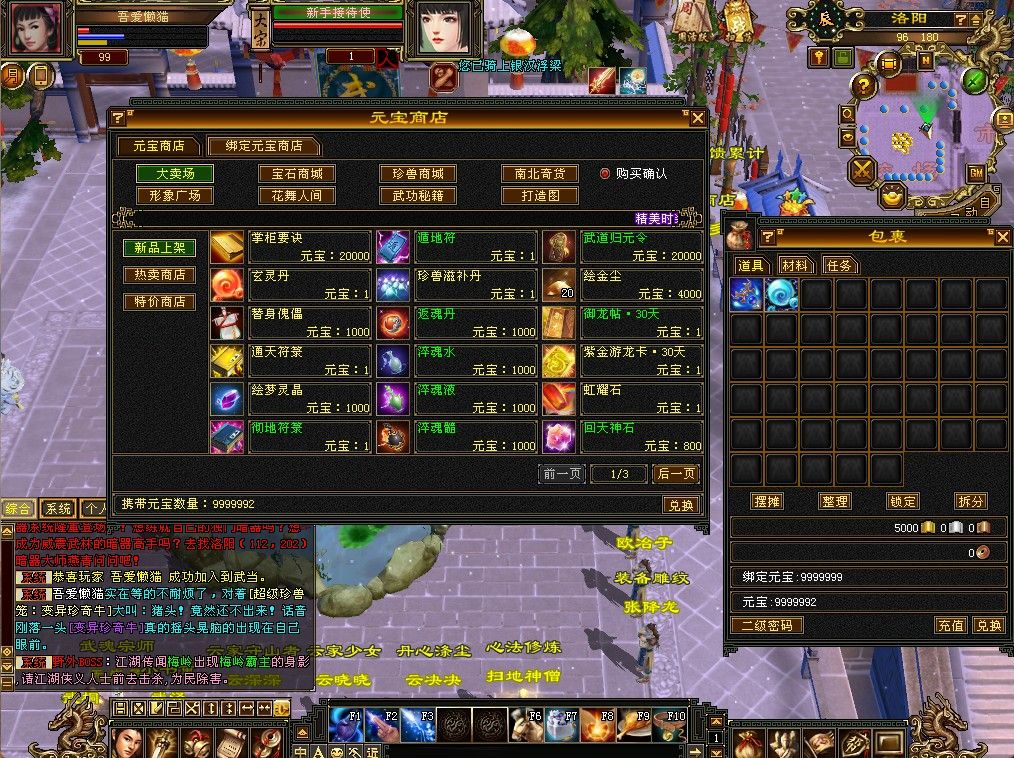1014x758 pixels.
Task: Select the 掌柜要诀 shop item
Action: click(290, 246)
